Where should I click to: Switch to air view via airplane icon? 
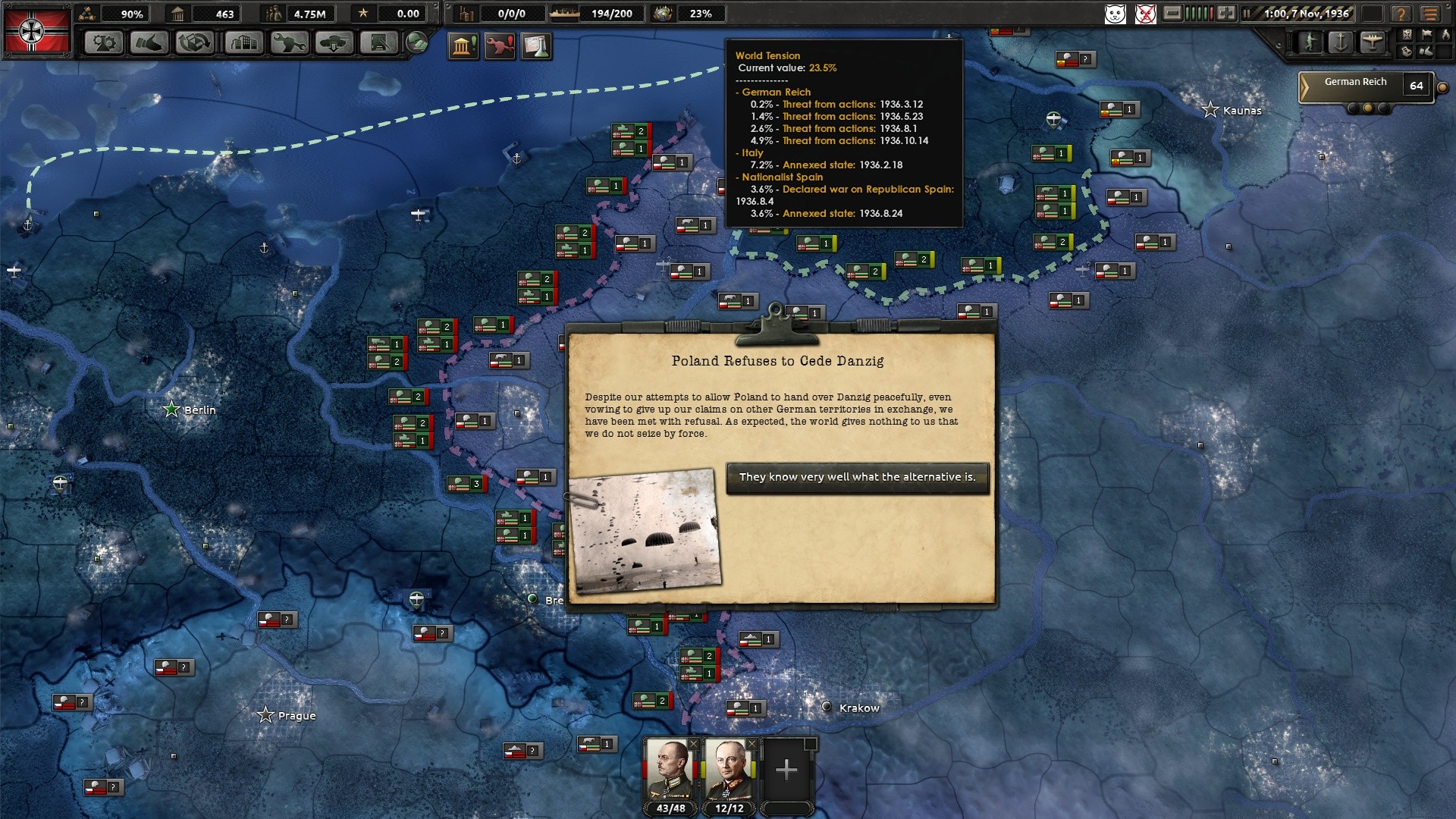tap(1371, 40)
